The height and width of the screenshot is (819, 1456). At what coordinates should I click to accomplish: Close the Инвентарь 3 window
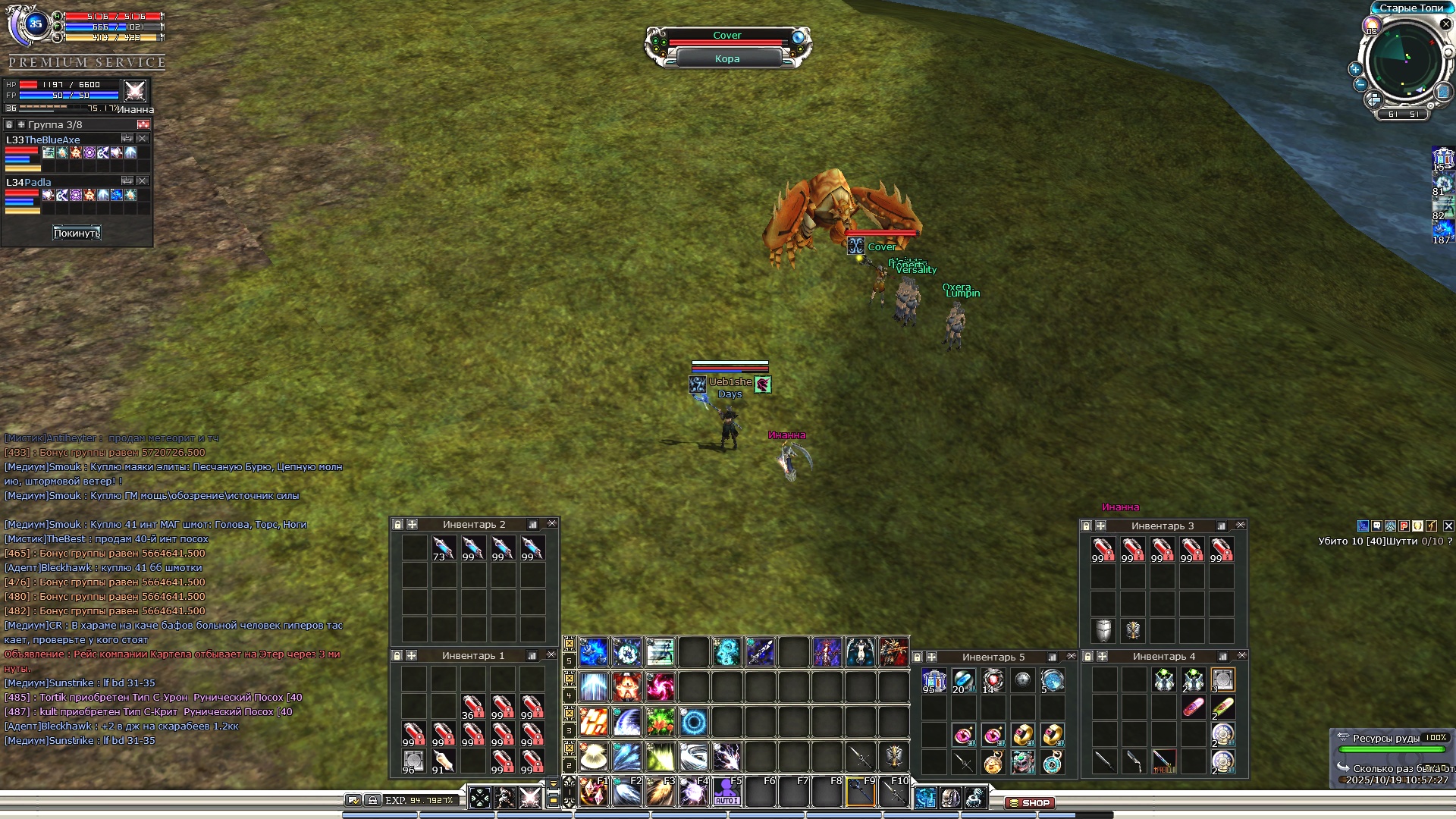[x=1241, y=525]
